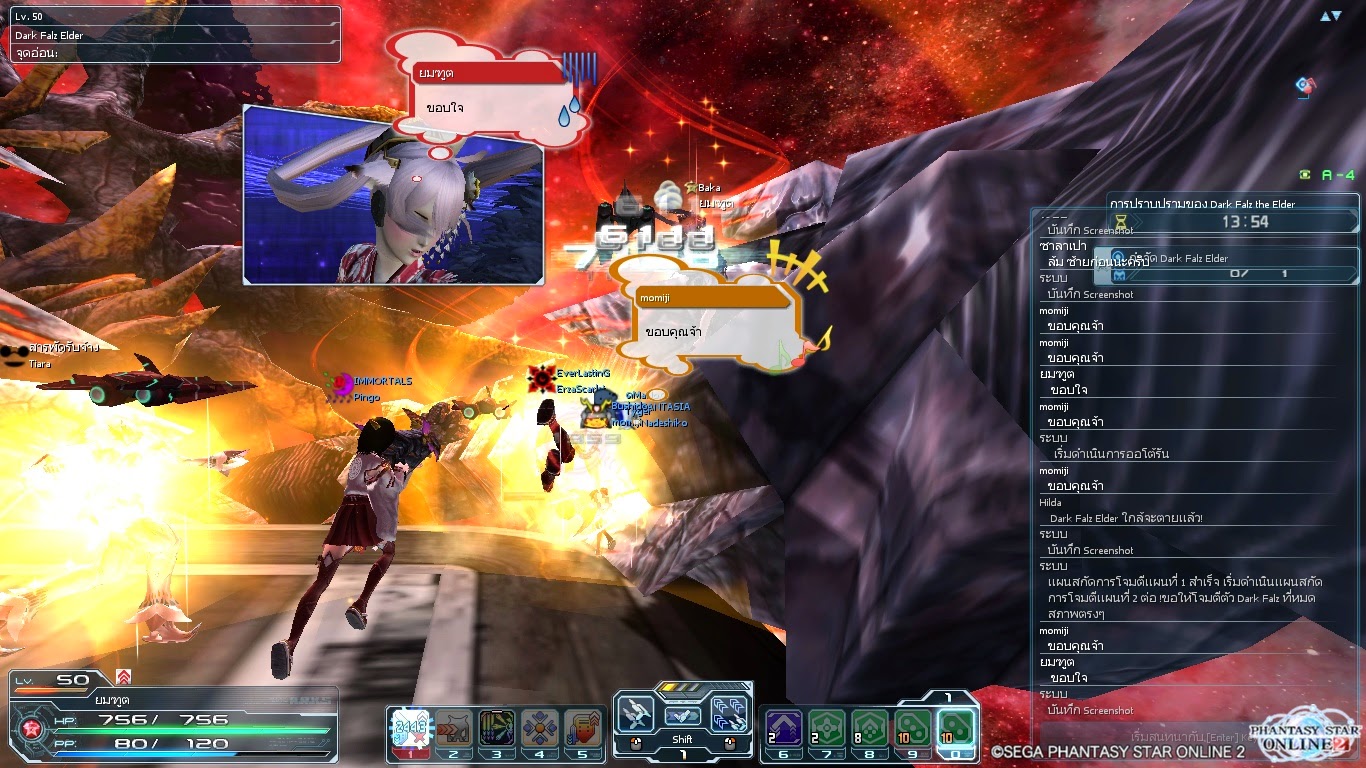The width and height of the screenshot is (1366, 768).
Task: Select the dice icon in hotbar slot 9
Action: pos(912,726)
